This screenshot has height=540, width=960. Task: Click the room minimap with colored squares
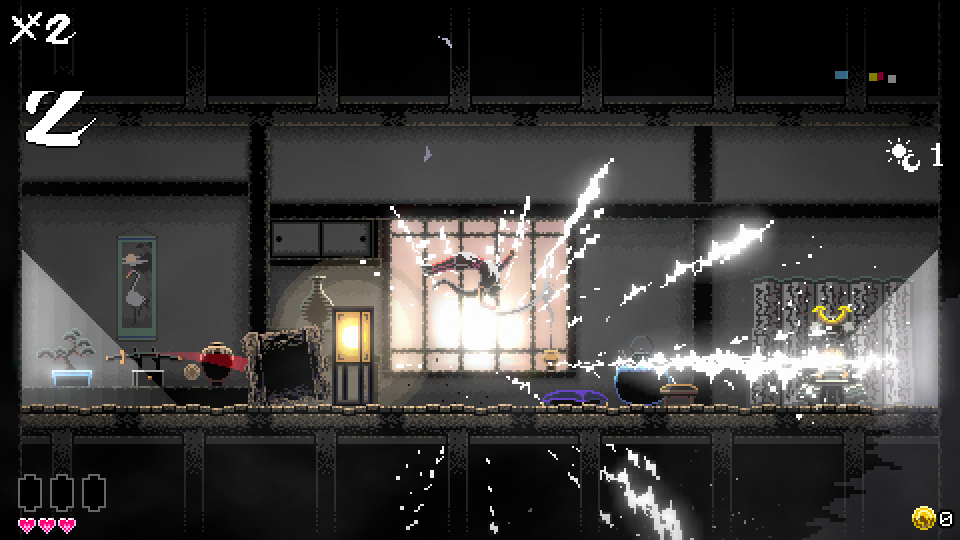click(x=866, y=76)
